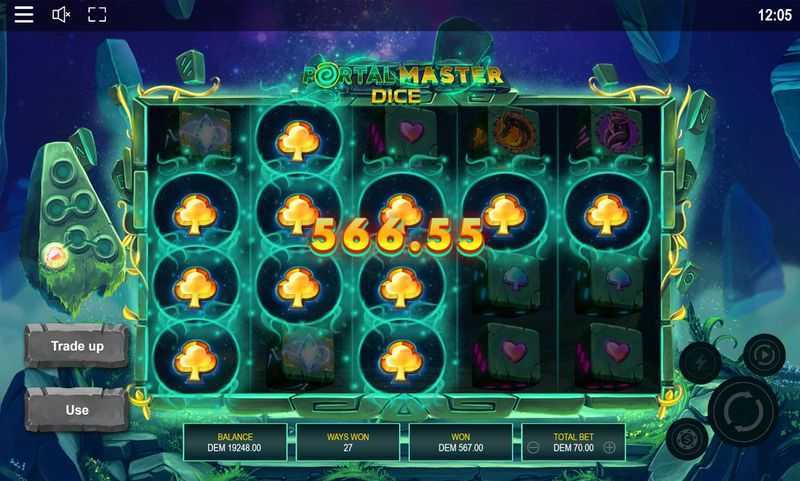Start autoplay with the play-arrow button
The height and width of the screenshot is (481, 800).
[x=764, y=354]
